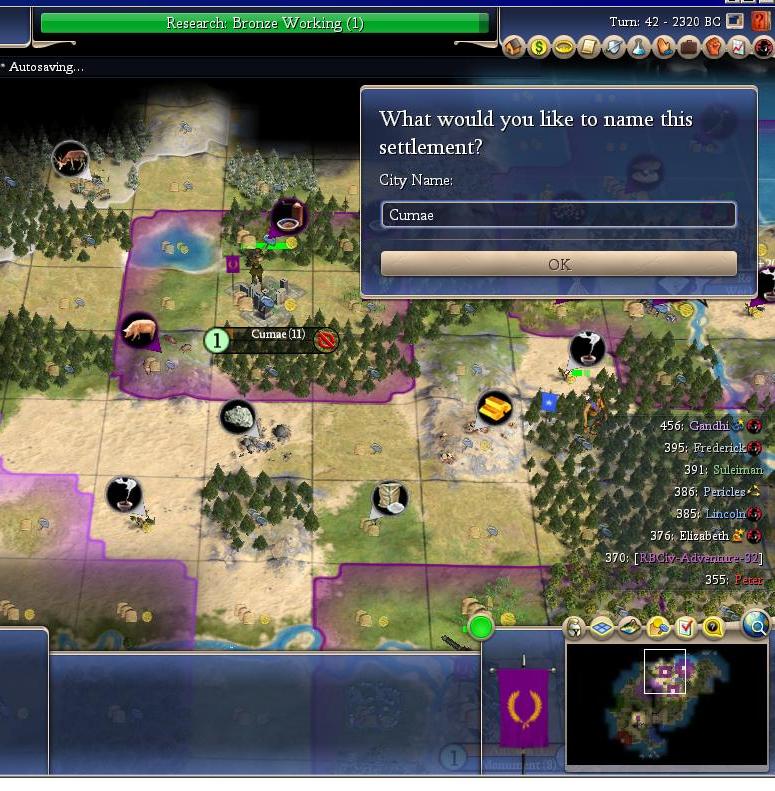Open the info screen graph icon

point(738,47)
